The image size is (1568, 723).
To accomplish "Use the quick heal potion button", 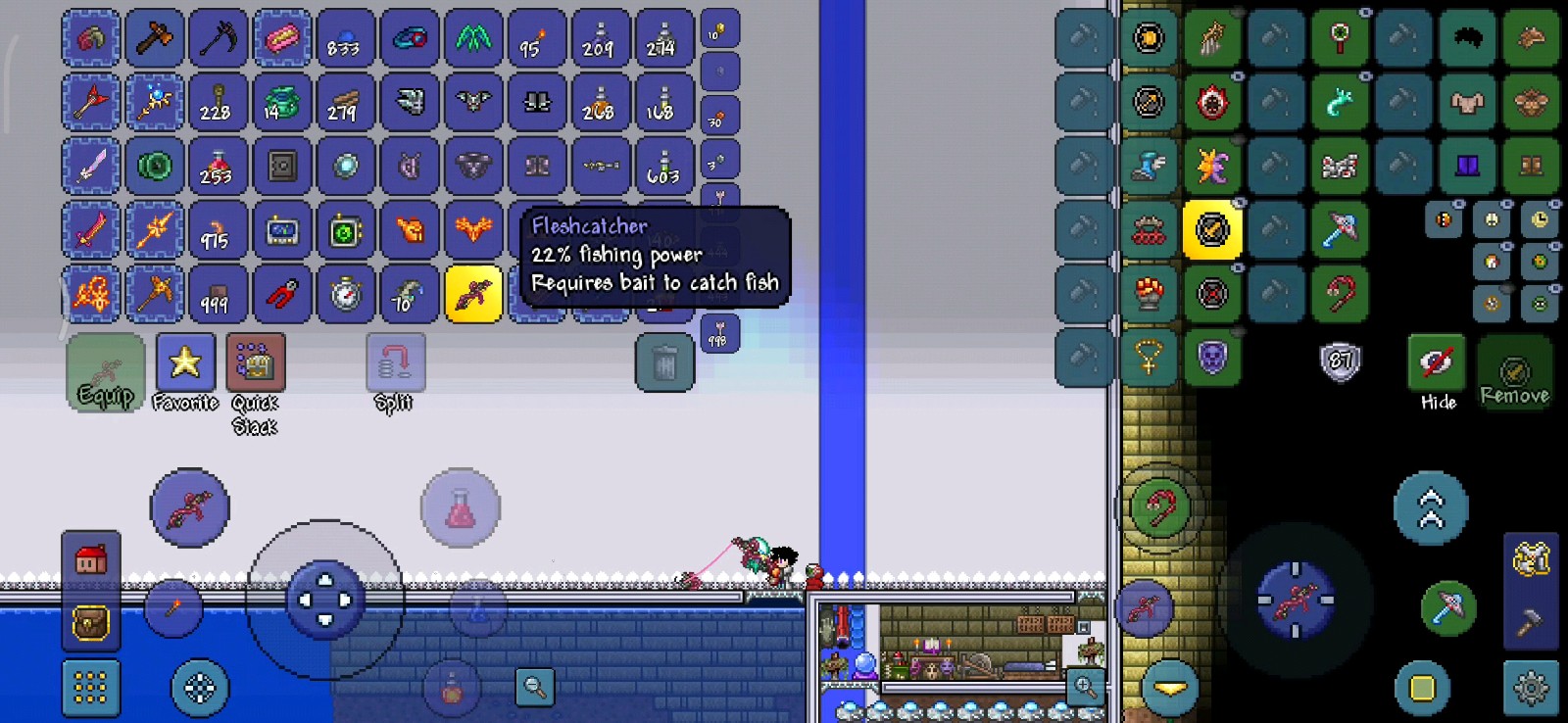I will [x=461, y=508].
